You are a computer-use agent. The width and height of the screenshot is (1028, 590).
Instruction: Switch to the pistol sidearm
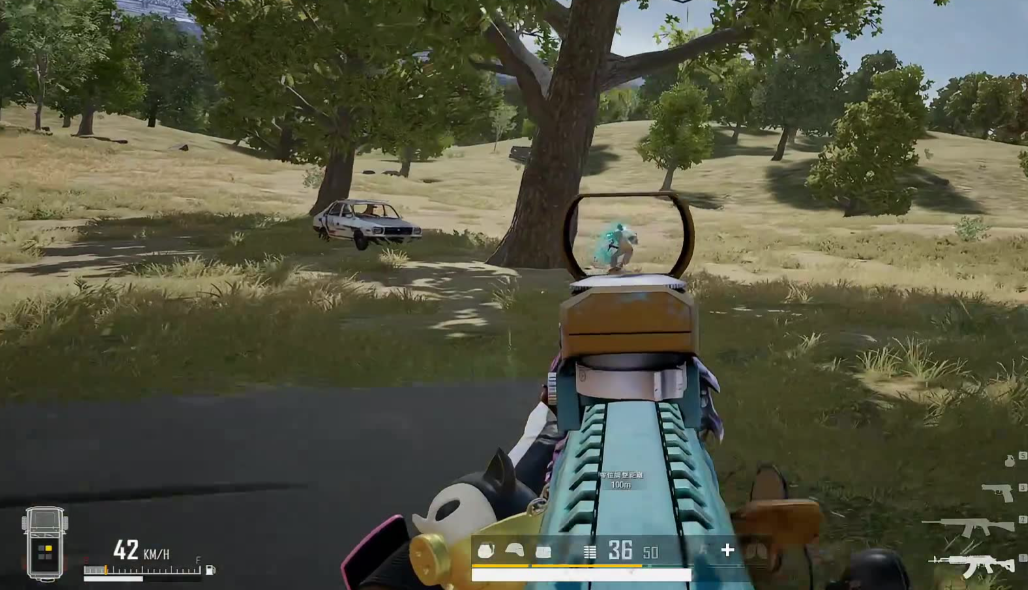point(997,491)
